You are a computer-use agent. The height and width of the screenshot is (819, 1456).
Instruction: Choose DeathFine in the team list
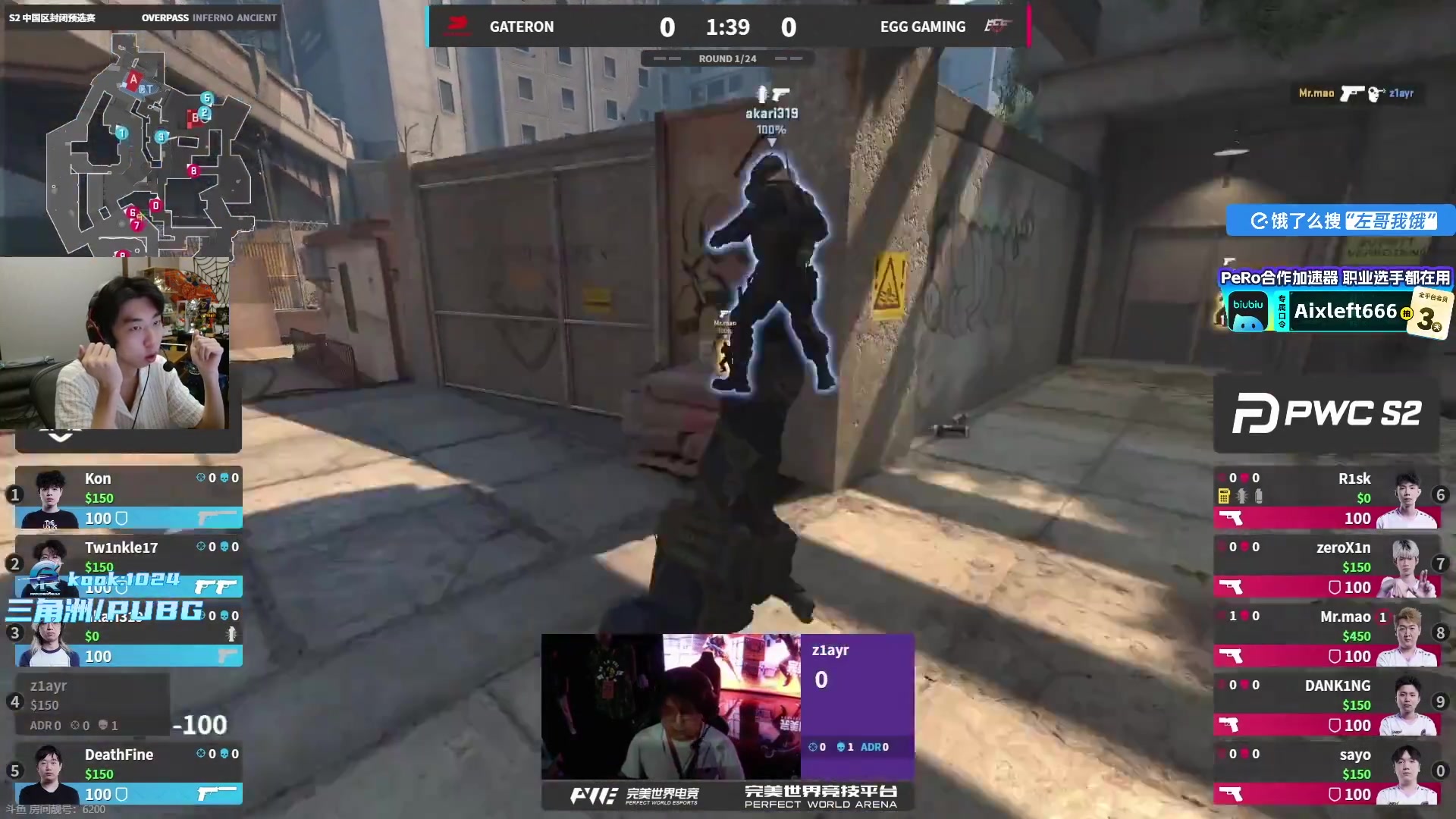point(129,773)
